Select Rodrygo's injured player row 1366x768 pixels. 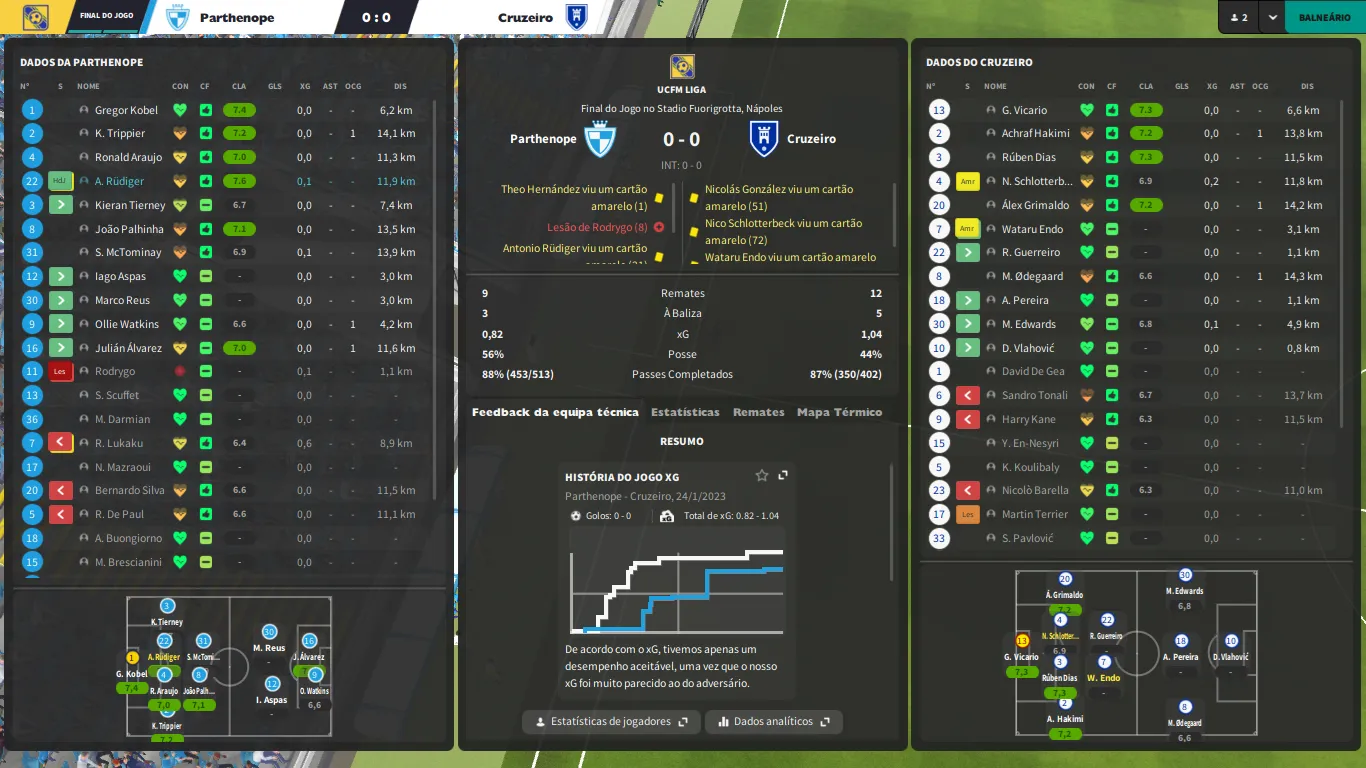coord(115,371)
